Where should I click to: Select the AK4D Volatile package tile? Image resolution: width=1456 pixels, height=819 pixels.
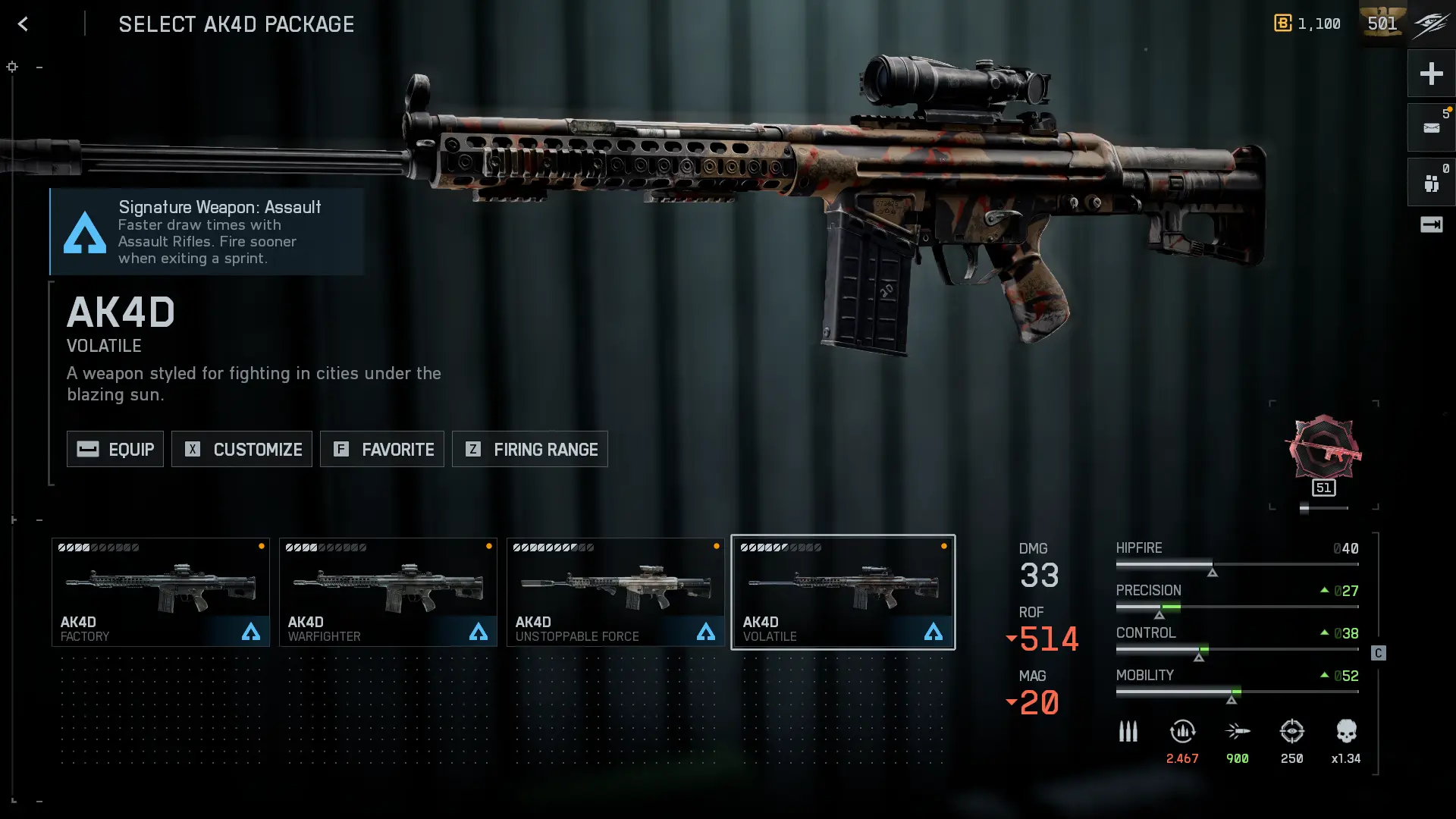[843, 592]
